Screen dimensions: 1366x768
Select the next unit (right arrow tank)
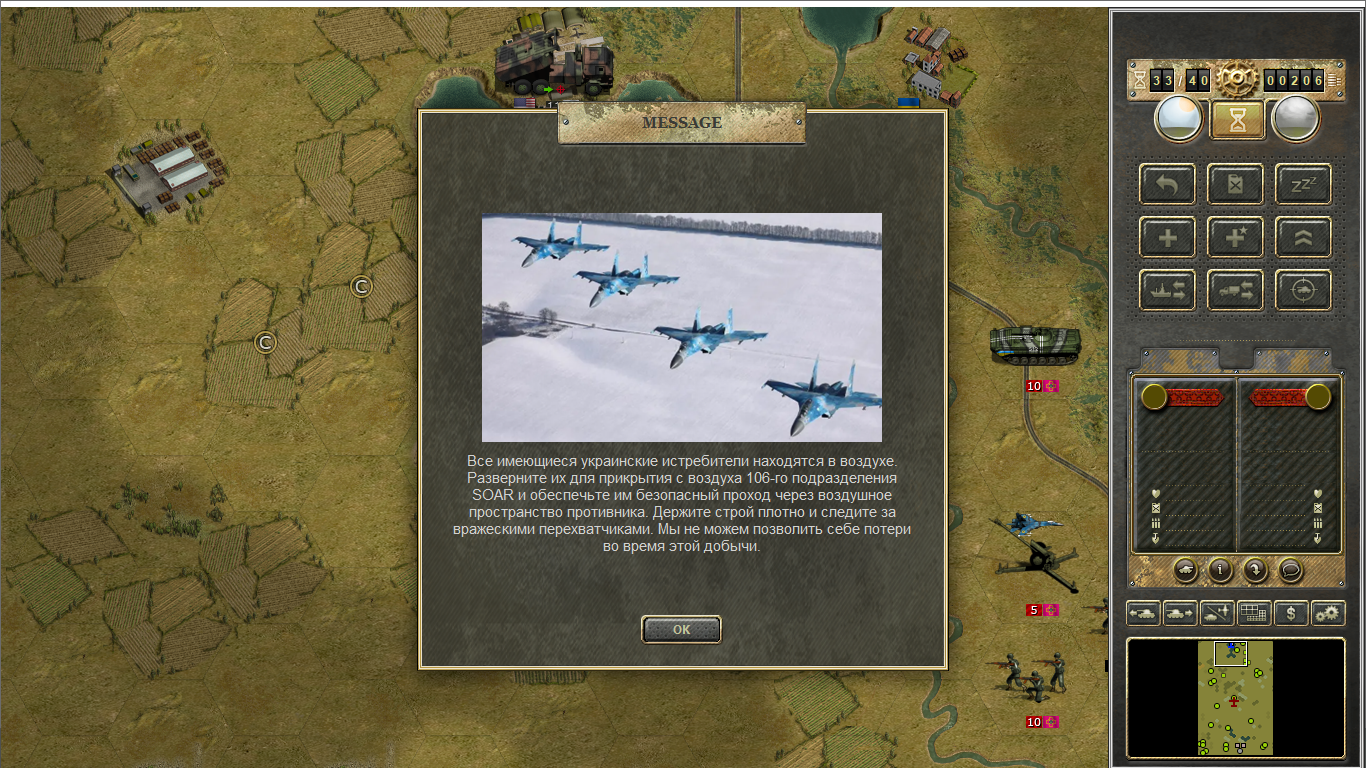pyautogui.click(x=1180, y=613)
